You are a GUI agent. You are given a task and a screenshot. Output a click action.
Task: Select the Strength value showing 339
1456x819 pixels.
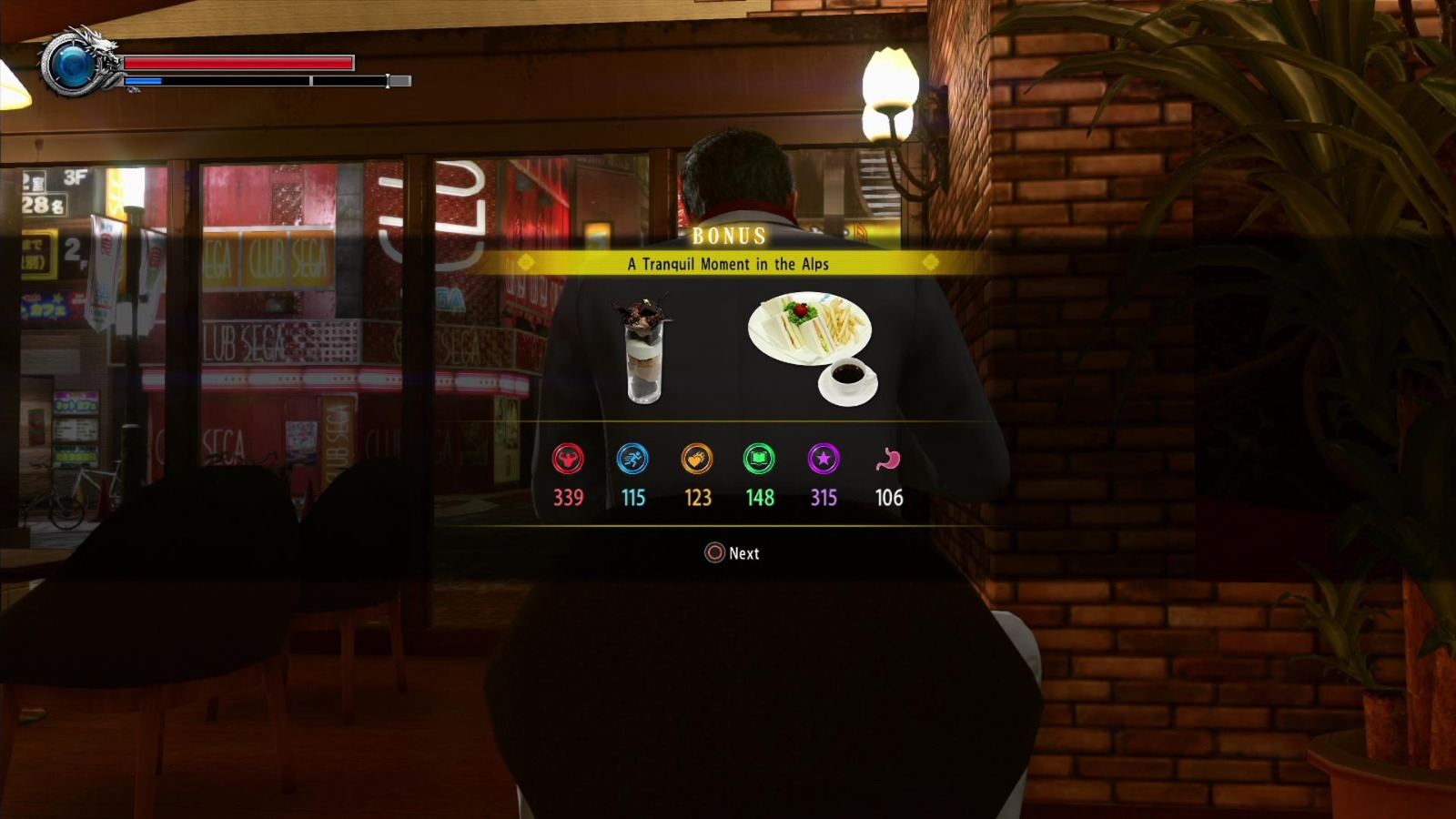click(x=568, y=499)
